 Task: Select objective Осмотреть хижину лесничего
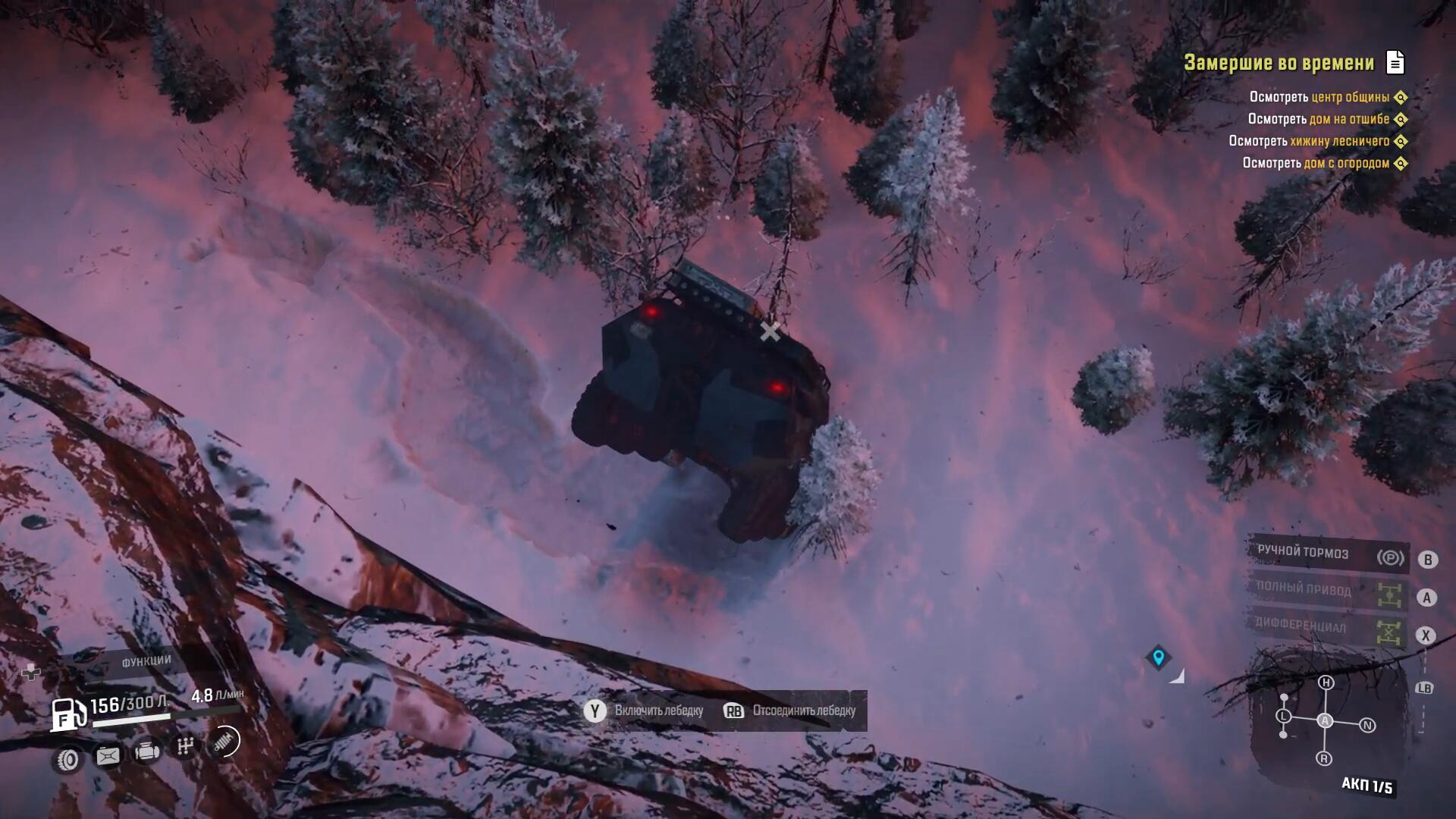pos(1309,141)
